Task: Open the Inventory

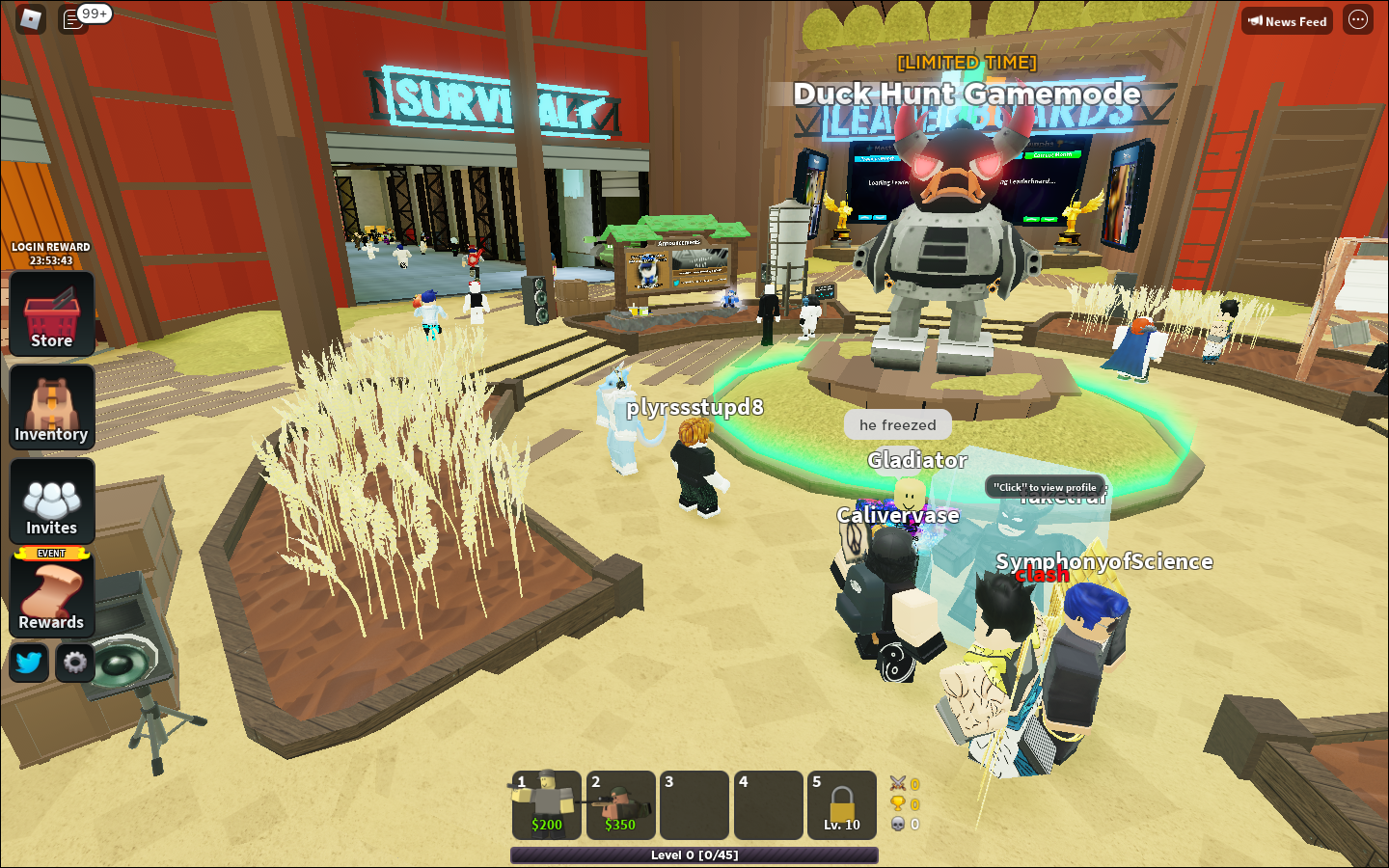Action: (51, 407)
